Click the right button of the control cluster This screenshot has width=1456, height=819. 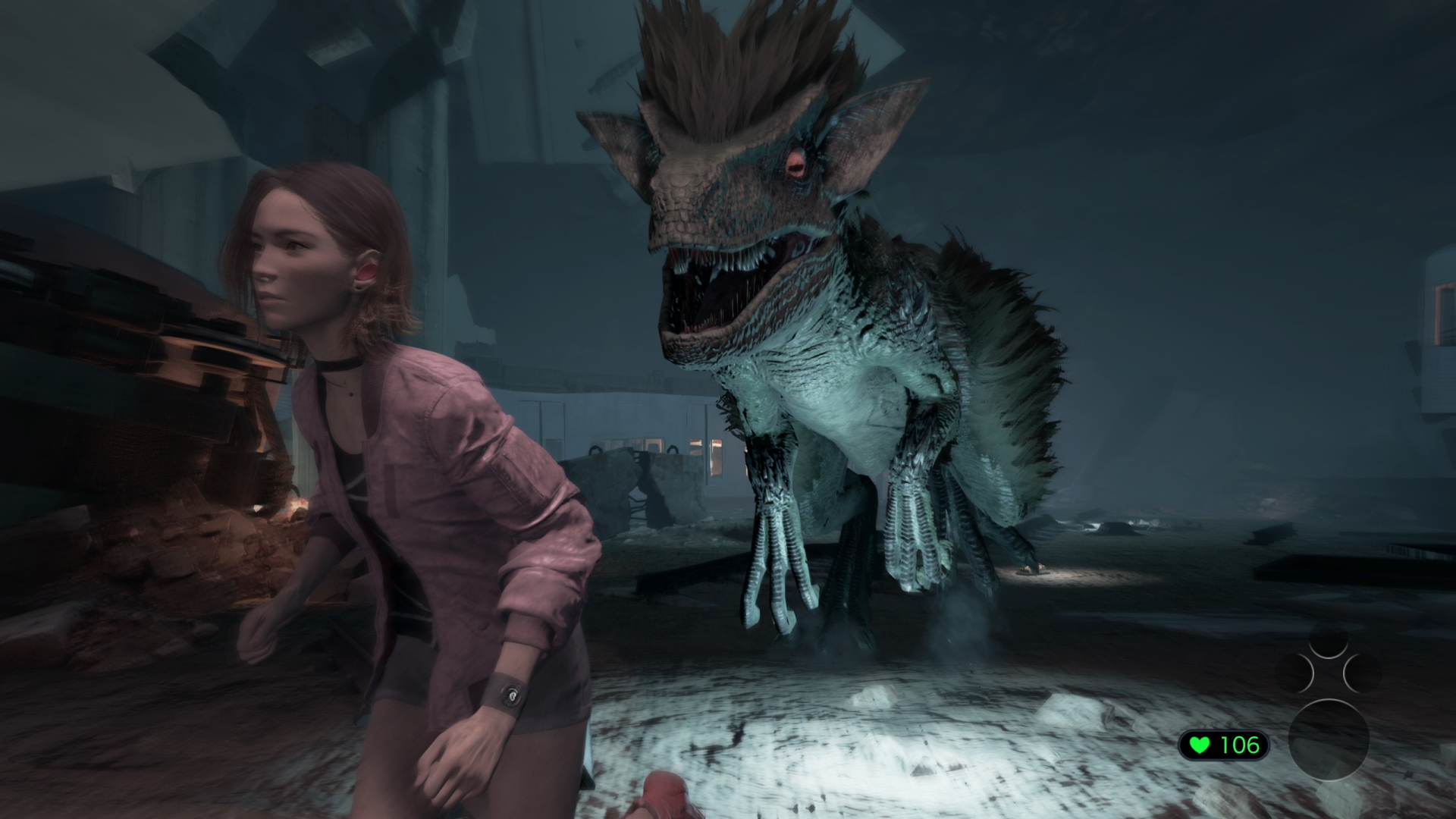coord(1362,673)
